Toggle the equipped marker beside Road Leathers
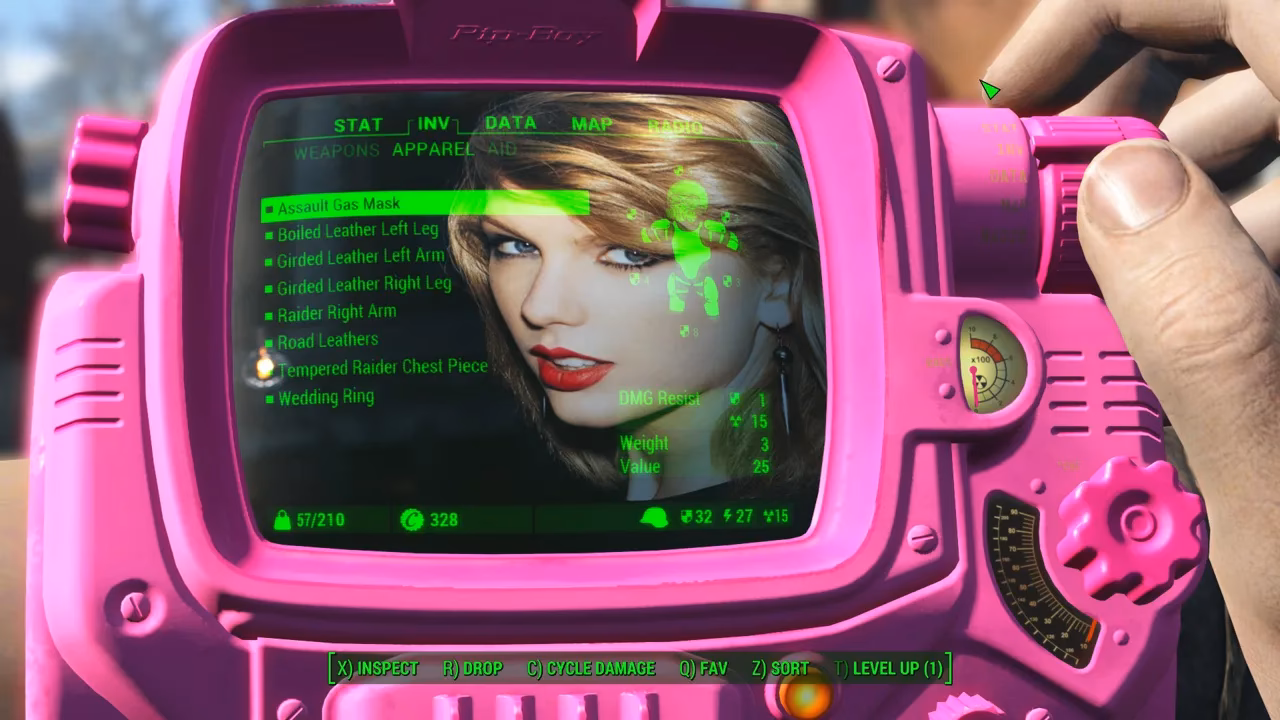The image size is (1280, 720). click(x=269, y=339)
